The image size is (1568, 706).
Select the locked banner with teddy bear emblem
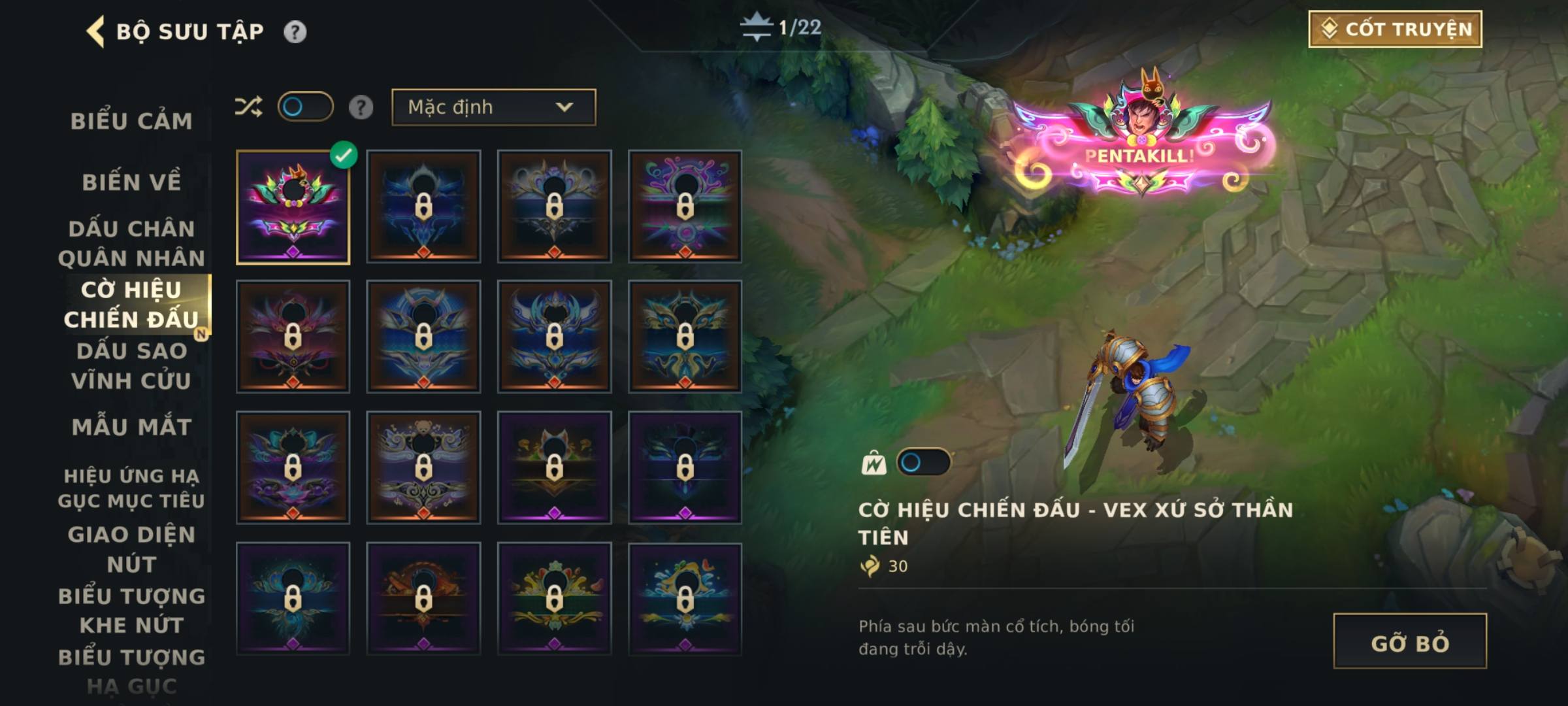point(423,467)
